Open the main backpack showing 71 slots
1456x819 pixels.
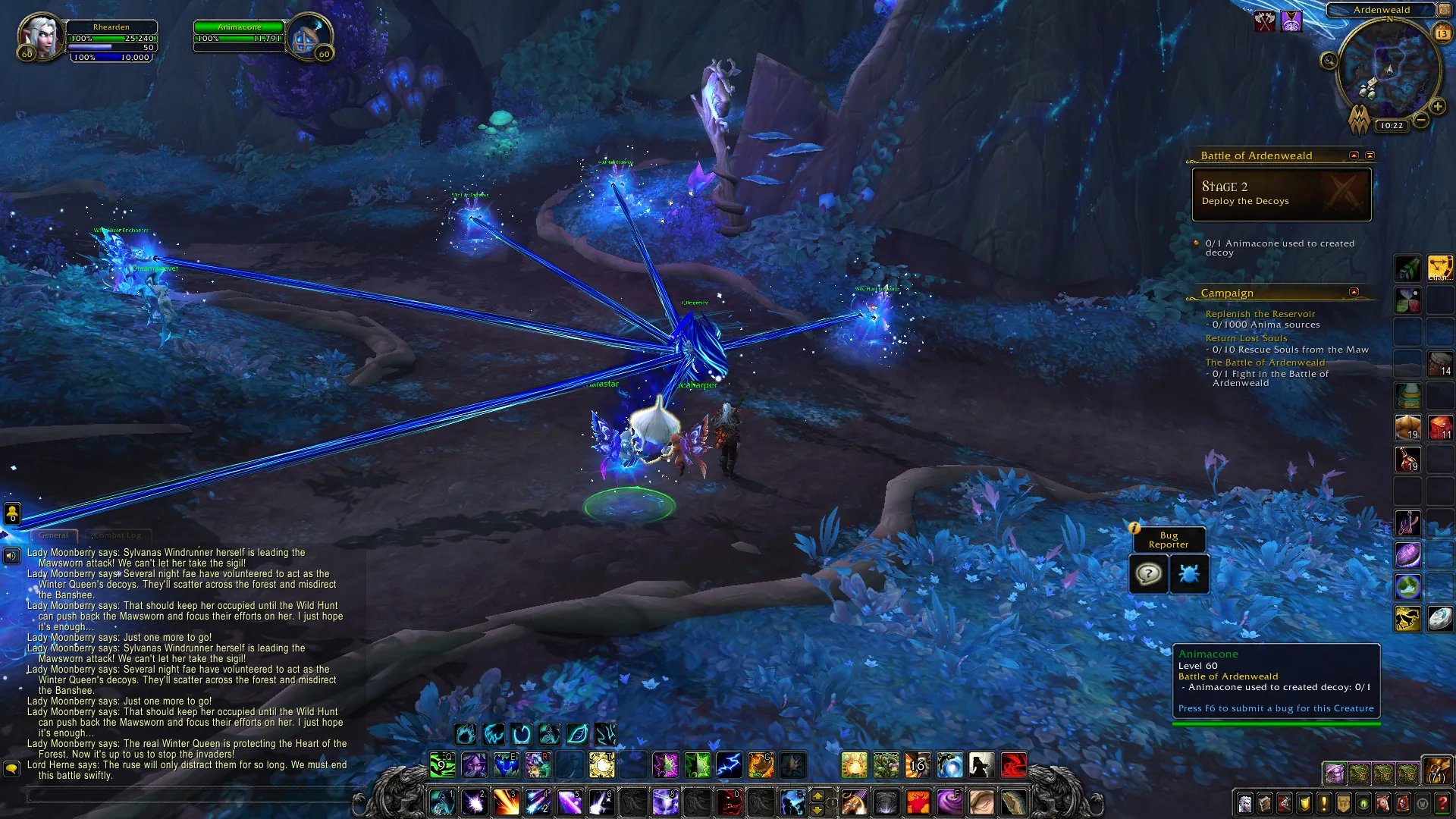coord(1436,771)
